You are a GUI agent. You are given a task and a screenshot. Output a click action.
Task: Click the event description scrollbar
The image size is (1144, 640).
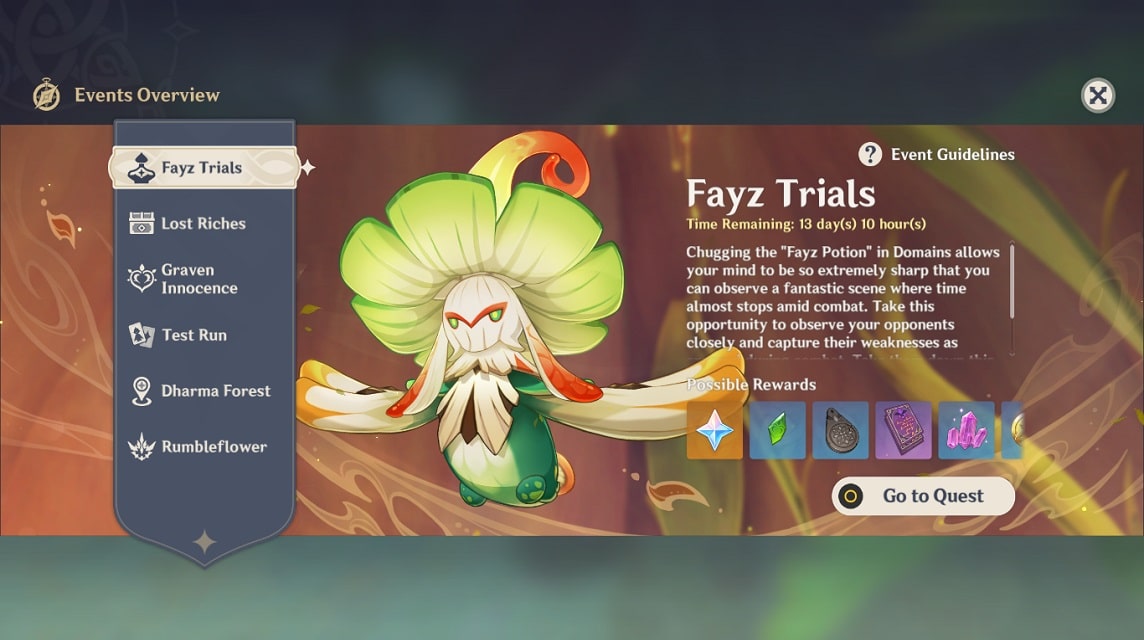pos(1012,281)
